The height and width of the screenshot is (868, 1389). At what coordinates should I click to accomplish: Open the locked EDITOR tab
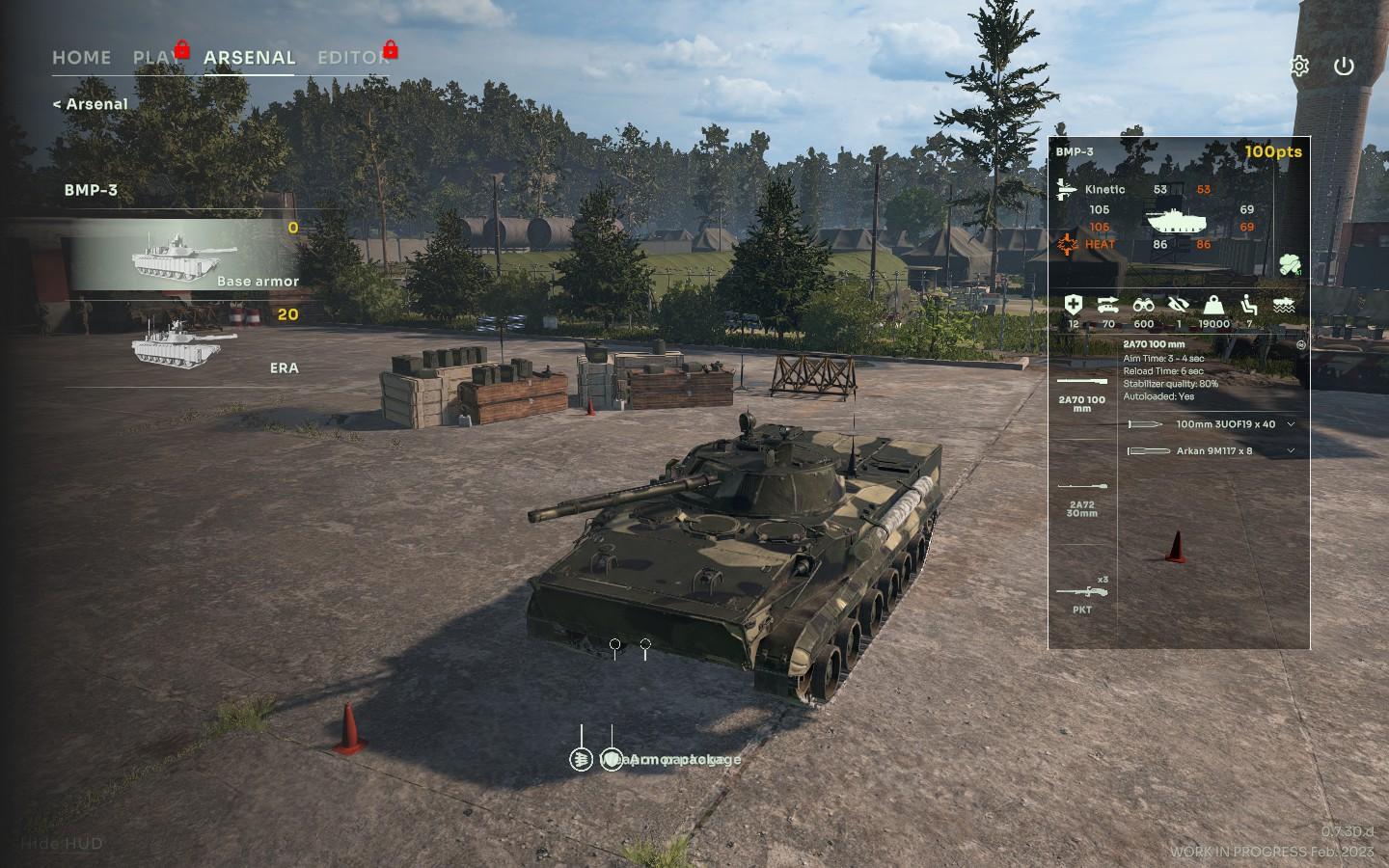(352, 58)
